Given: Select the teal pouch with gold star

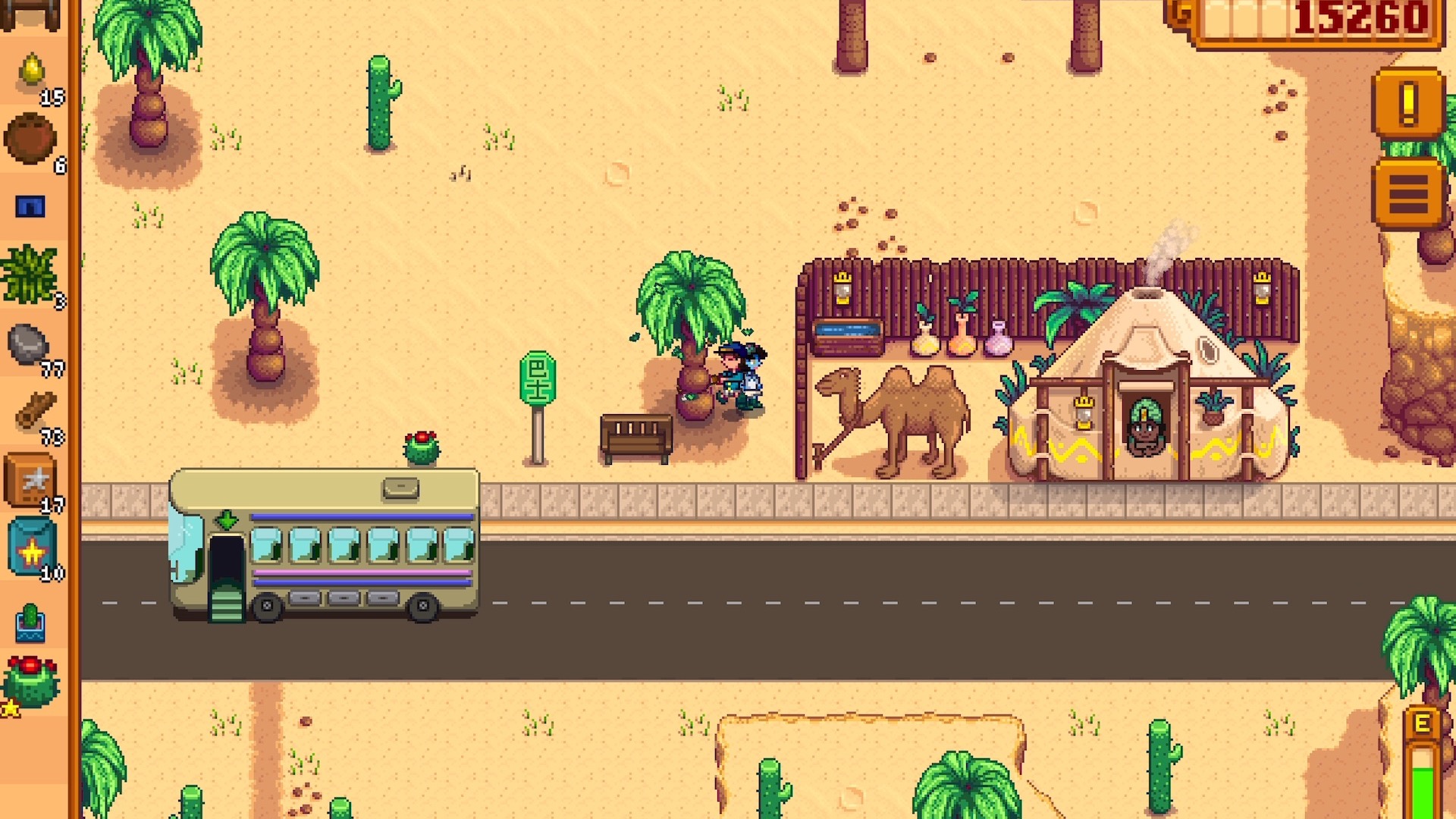Looking at the screenshot, I should point(32,548).
